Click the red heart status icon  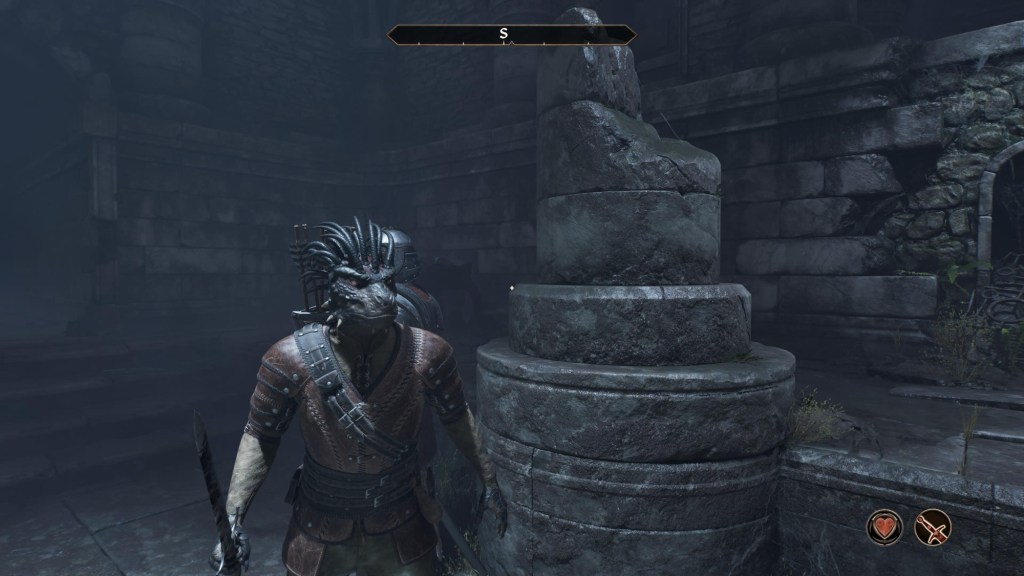[x=885, y=527]
